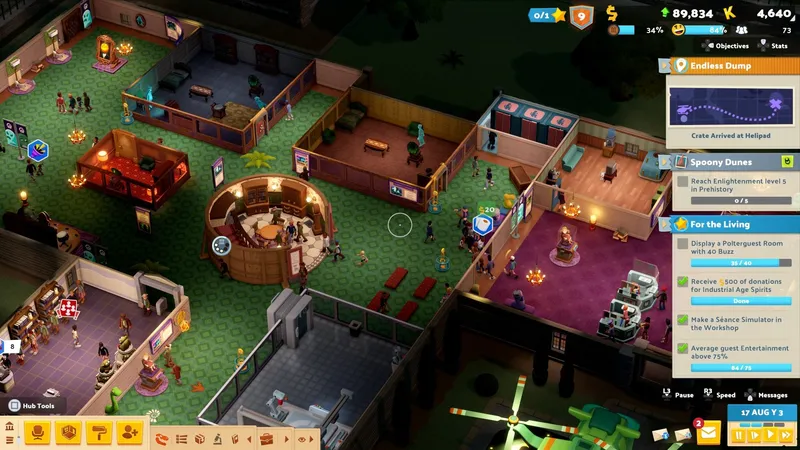Open finances via the dollar sign icon
Viewport: 800px width, 450px height.
coord(612,14)
